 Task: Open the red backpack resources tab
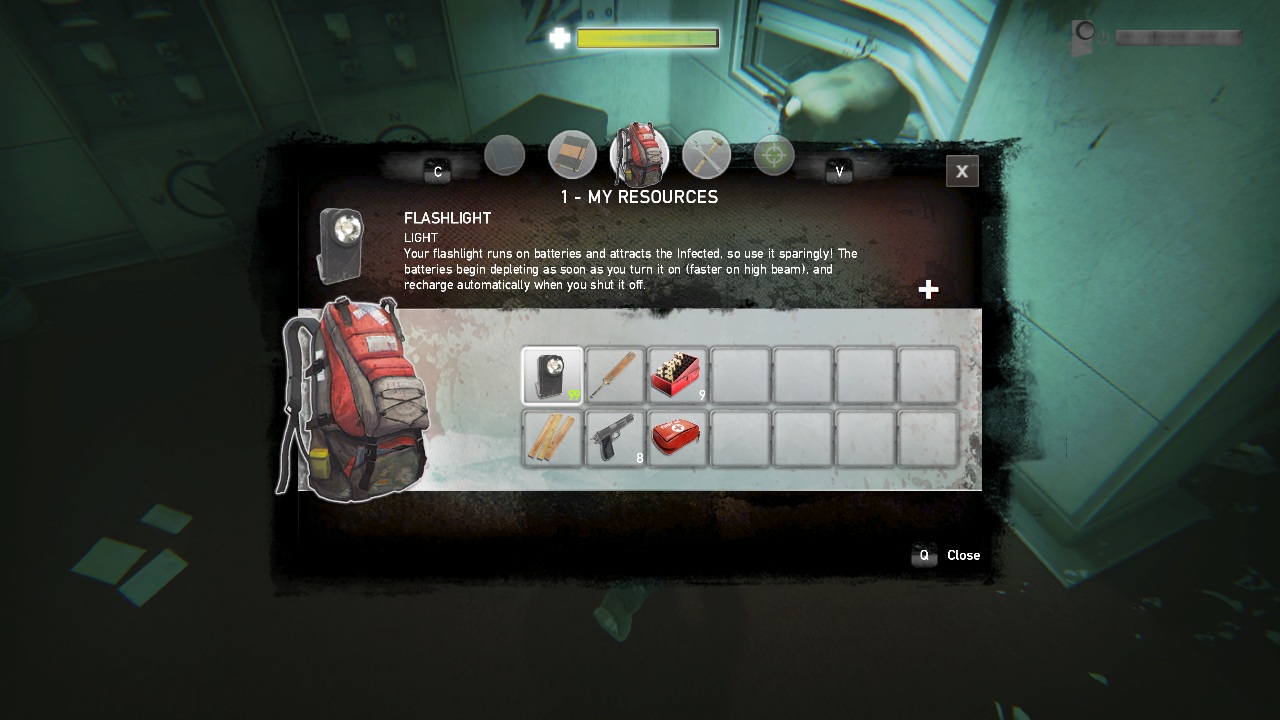click(x=639, y=155)
